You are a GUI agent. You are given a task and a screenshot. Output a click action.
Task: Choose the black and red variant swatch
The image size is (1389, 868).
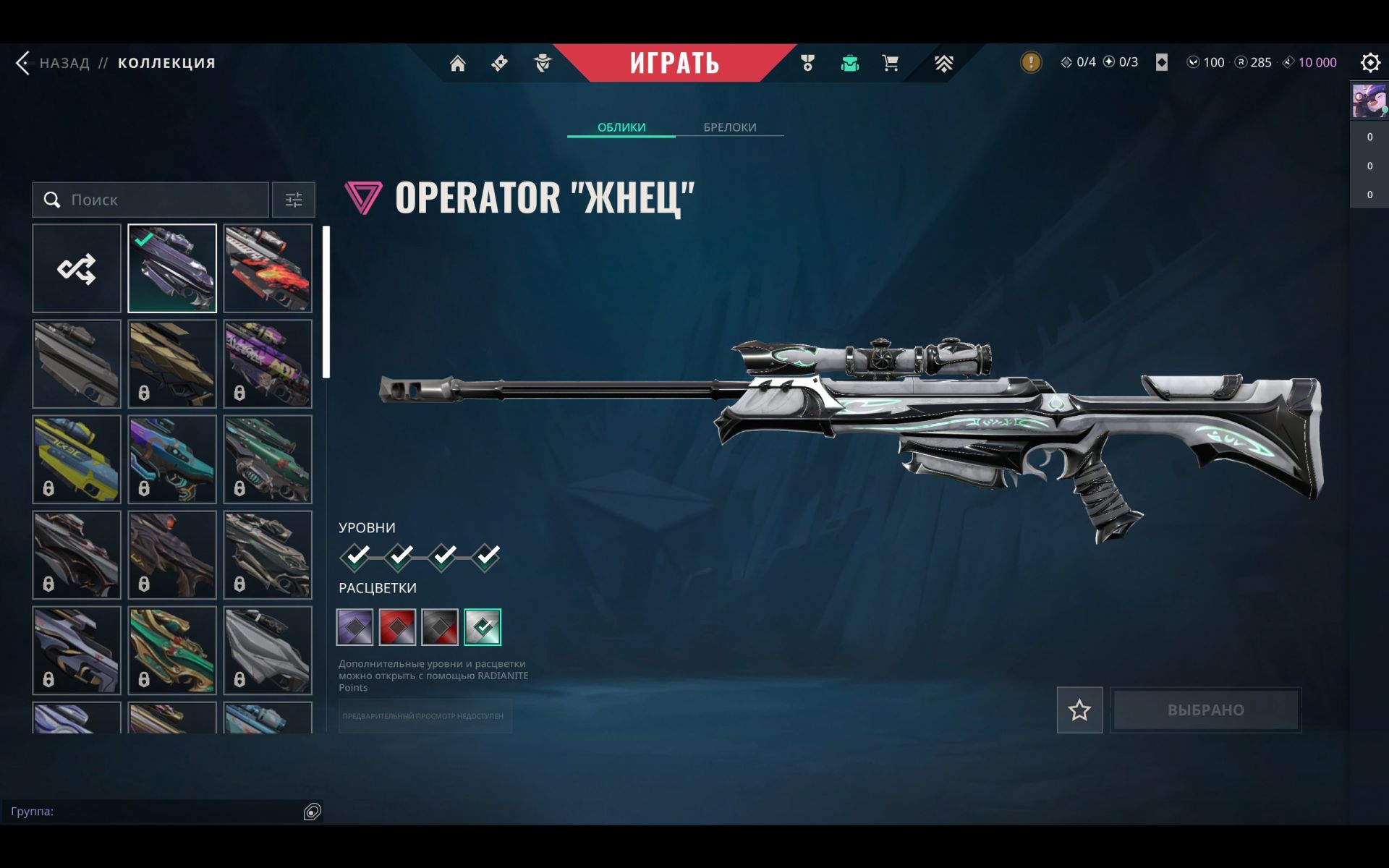440,627
